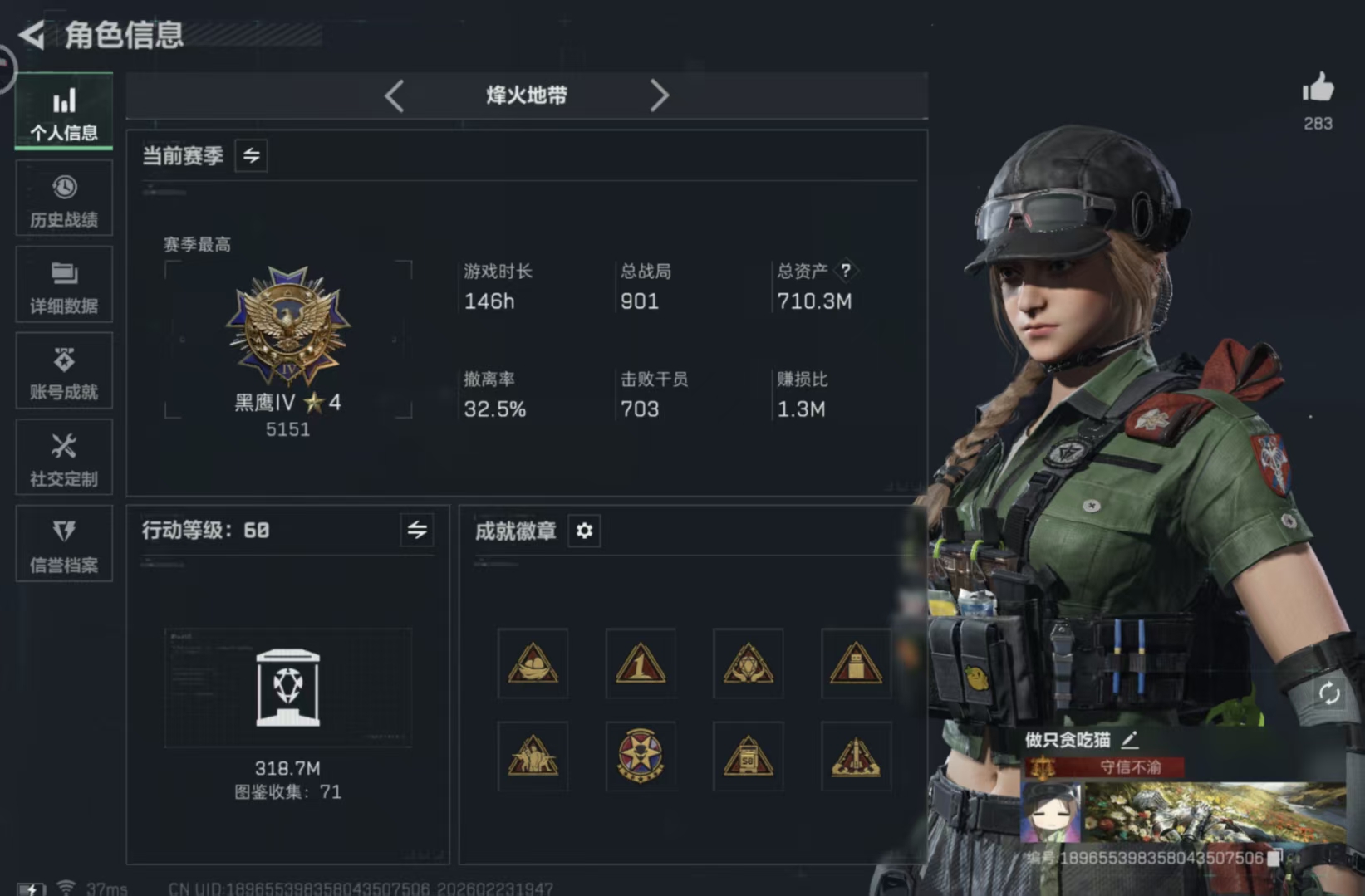
Task: Switch game mode with the left arrow
Action: pyautogui.click(x=396, y=95)
